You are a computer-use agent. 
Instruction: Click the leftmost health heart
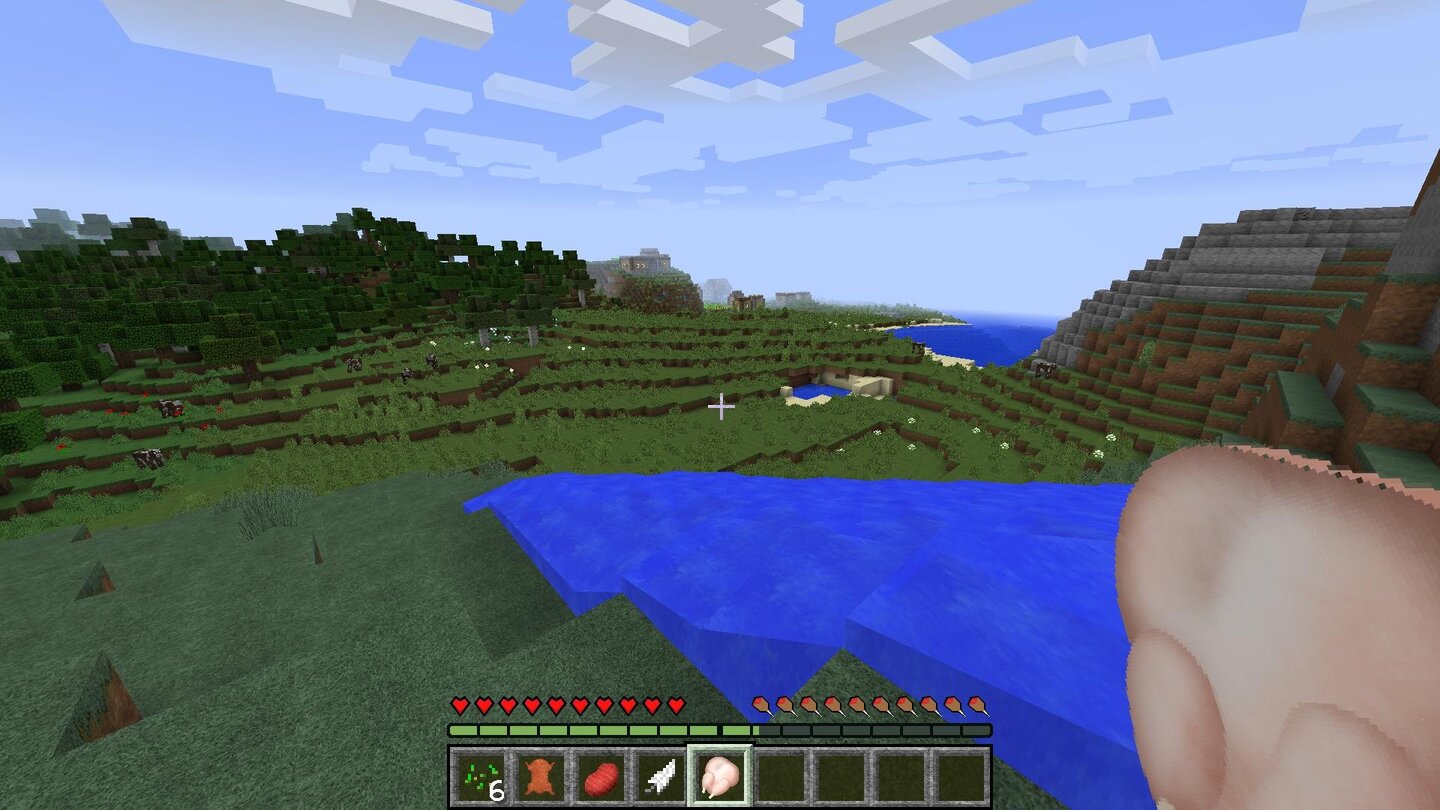458,705
